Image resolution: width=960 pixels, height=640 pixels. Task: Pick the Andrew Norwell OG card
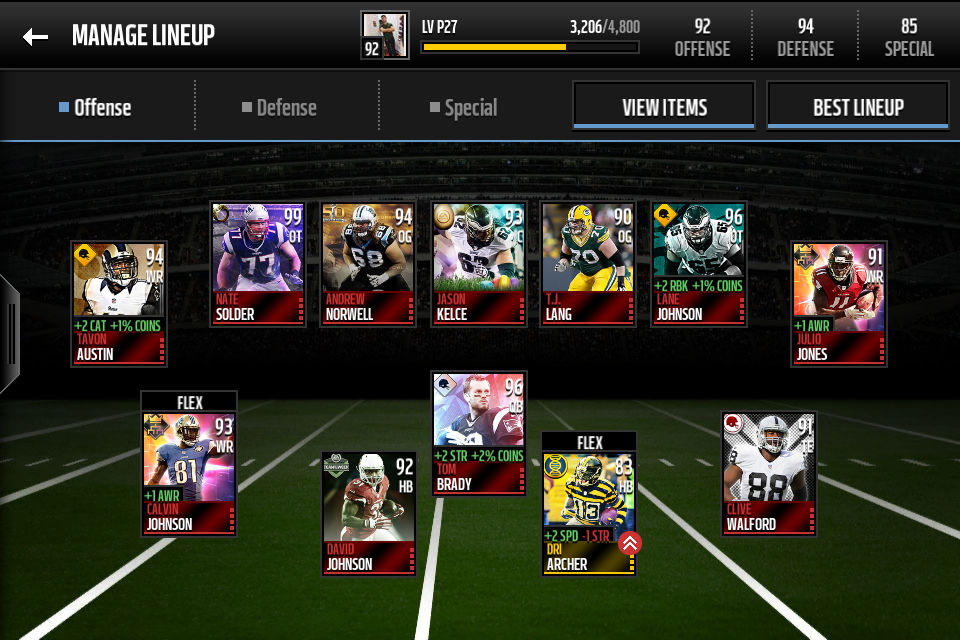368,264
